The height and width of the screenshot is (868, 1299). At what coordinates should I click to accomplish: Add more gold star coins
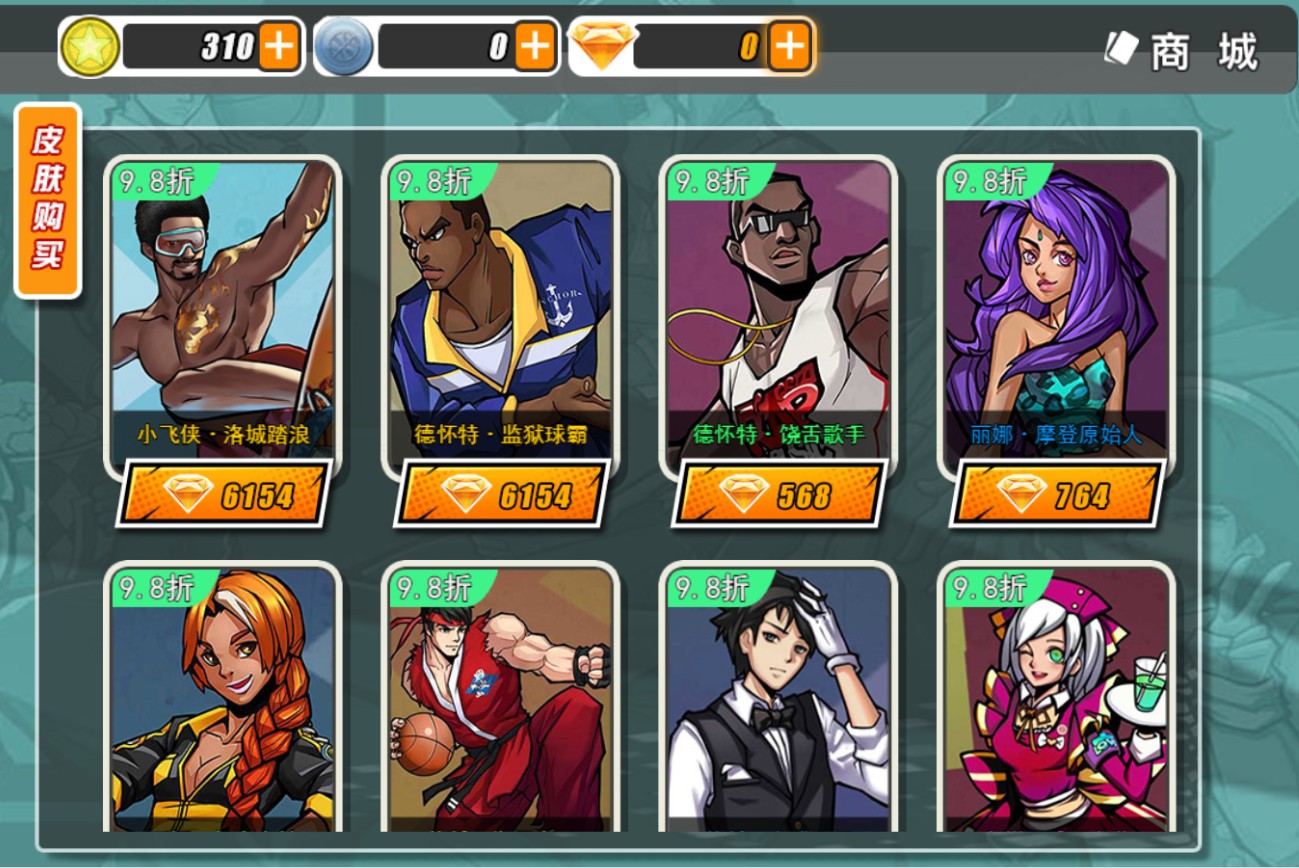[279, 47]
